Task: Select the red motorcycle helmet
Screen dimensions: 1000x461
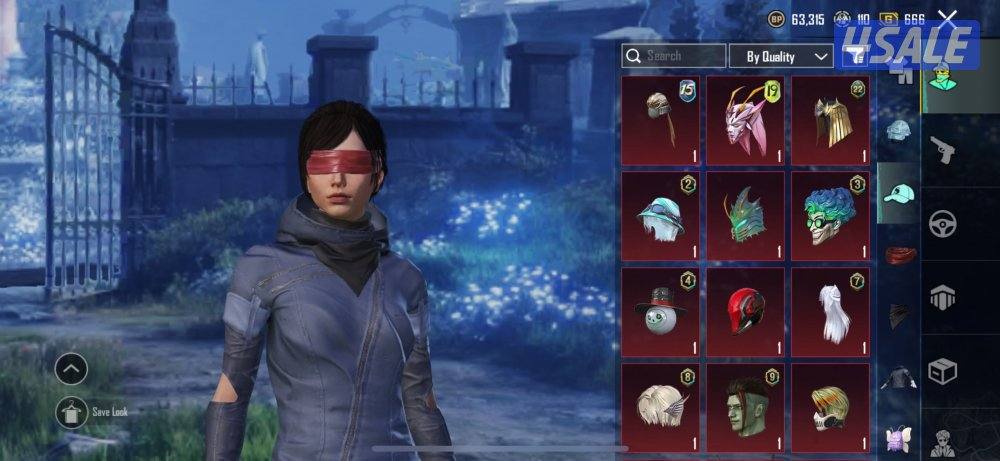Action: [x=745, y=310]
